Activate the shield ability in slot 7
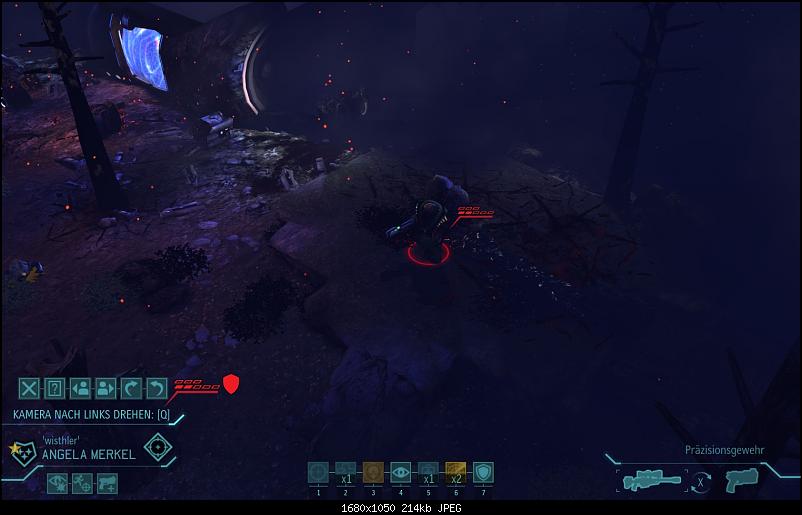Screen dimensions: 802x515 tap(482, 472)
